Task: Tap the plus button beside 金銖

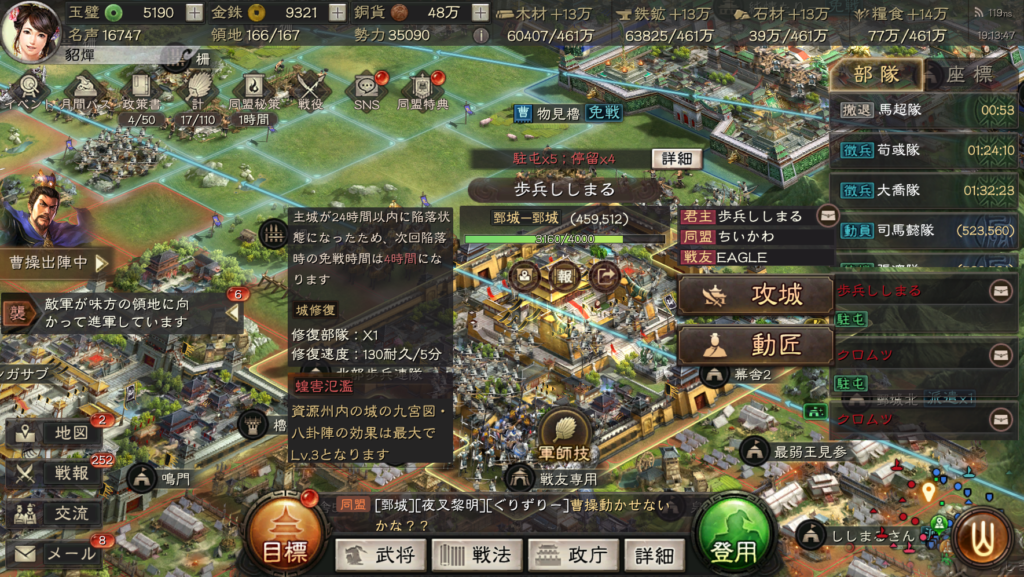Action: [337, 13]
